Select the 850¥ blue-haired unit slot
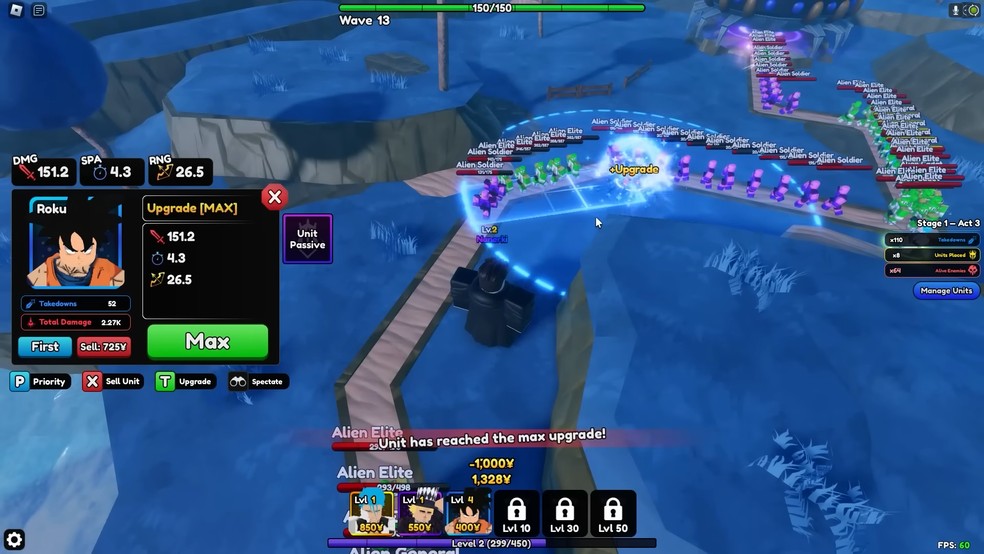 point(371,513)
